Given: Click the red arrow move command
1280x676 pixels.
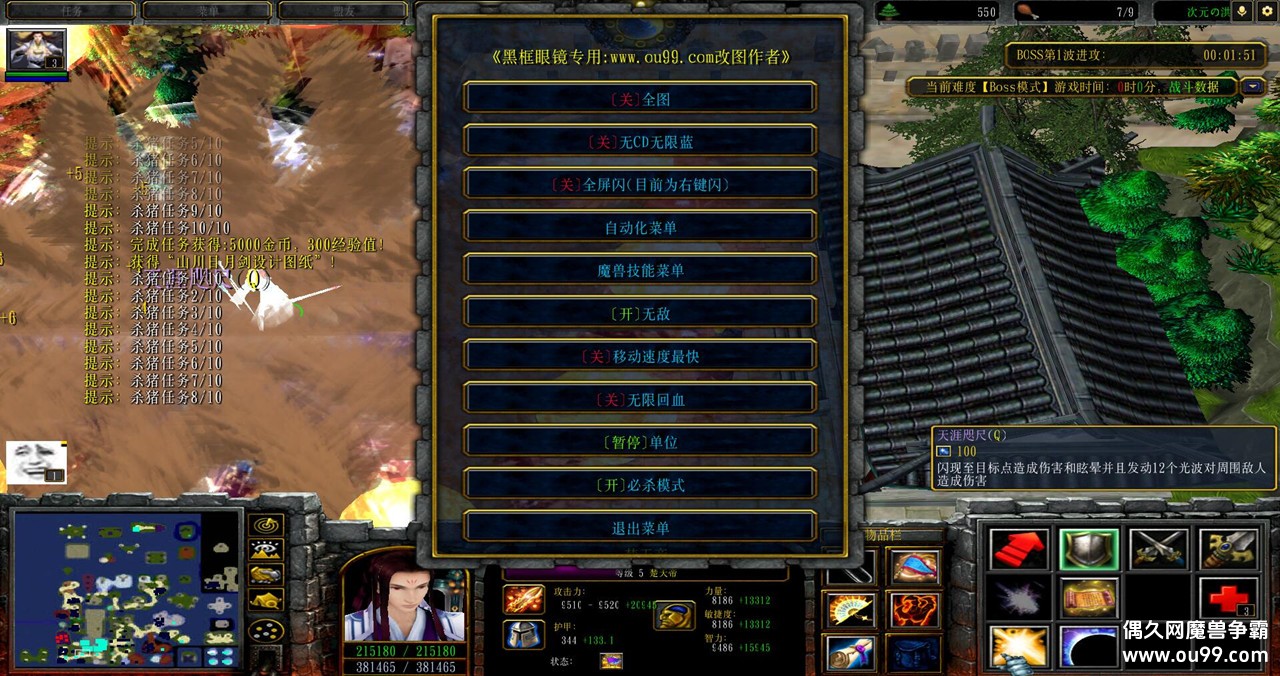Looking at the screenshot, I should point(1019,549).
